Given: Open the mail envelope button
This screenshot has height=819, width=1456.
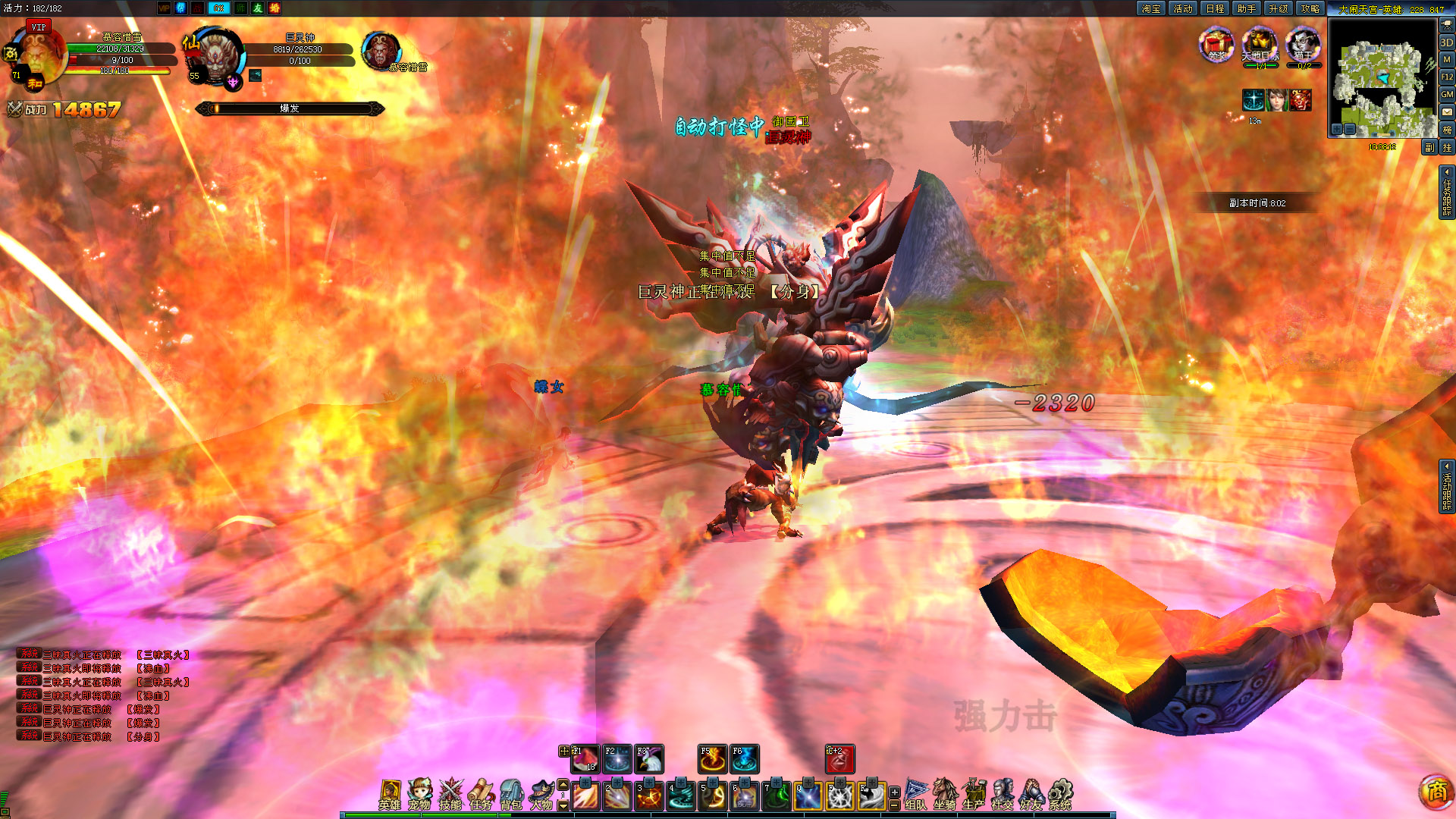Looking at the screenshot, I should click(x=1447, y=111).
